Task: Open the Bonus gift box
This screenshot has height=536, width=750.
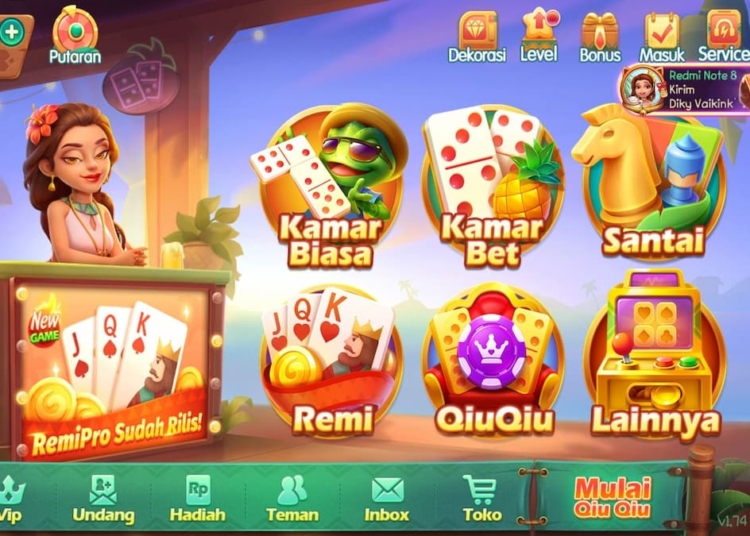Action: click(x=600, y=36)
